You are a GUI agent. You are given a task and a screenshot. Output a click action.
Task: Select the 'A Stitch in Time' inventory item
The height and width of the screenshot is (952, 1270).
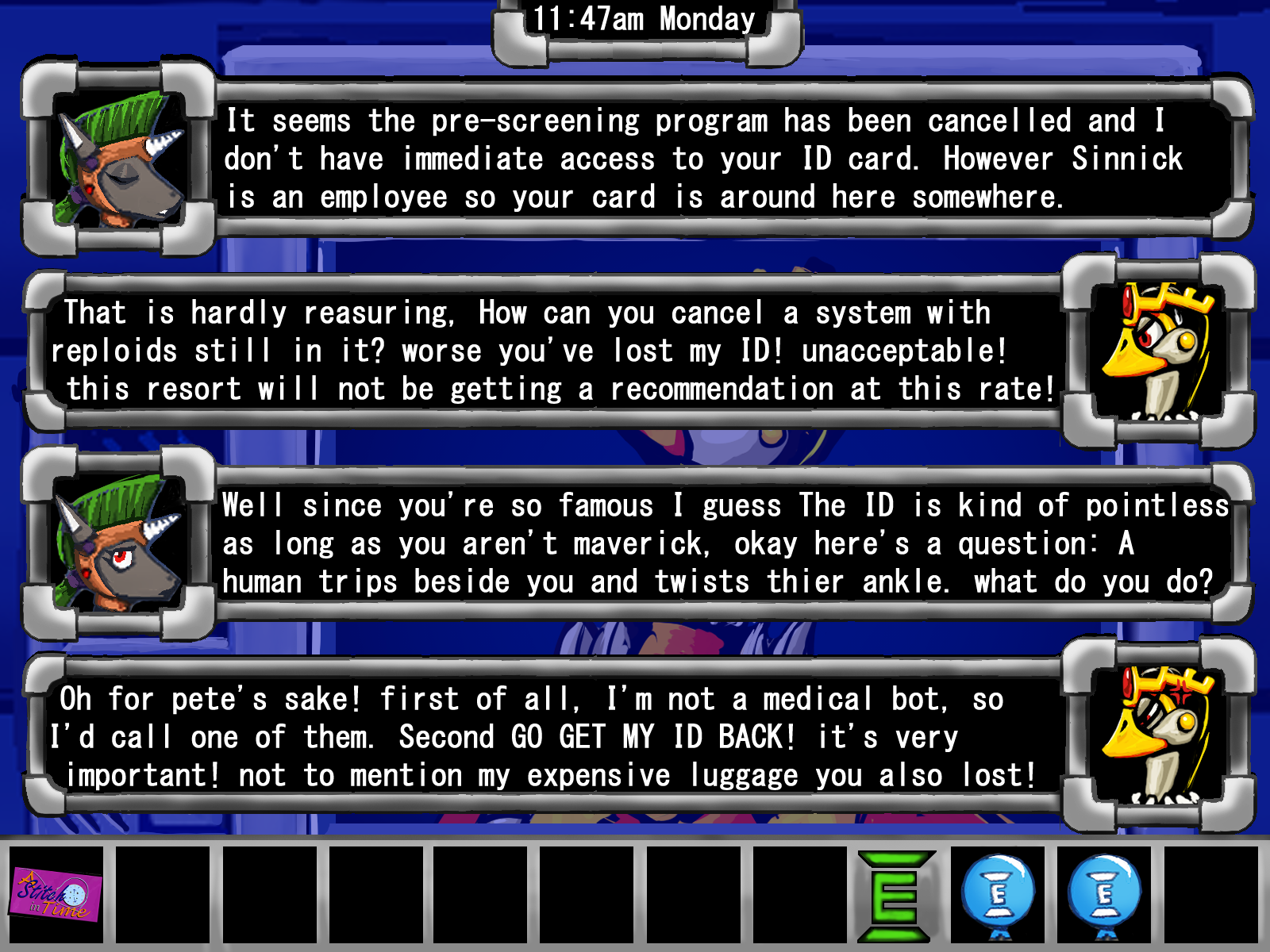click(56, 895)
